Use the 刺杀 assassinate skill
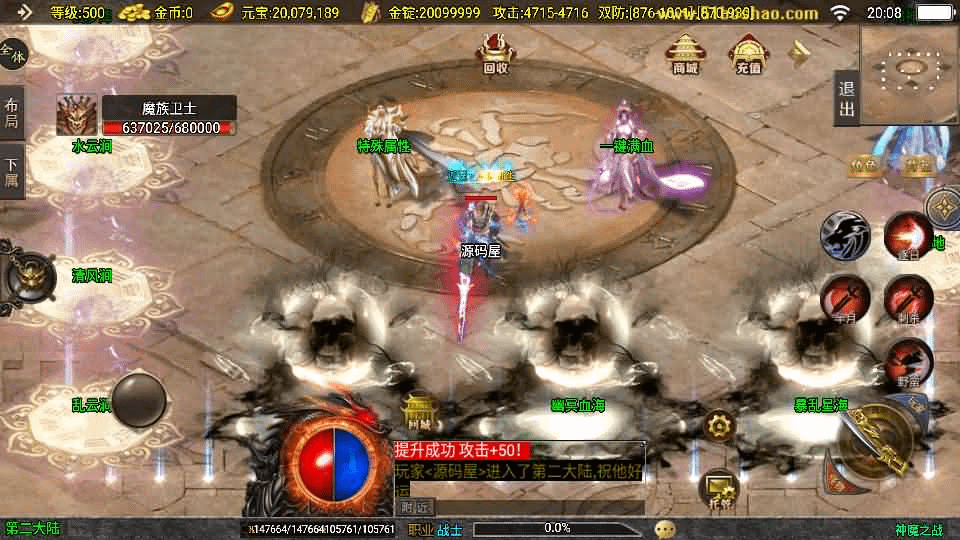This screenshot has width=960, height=540. [907, 297]
